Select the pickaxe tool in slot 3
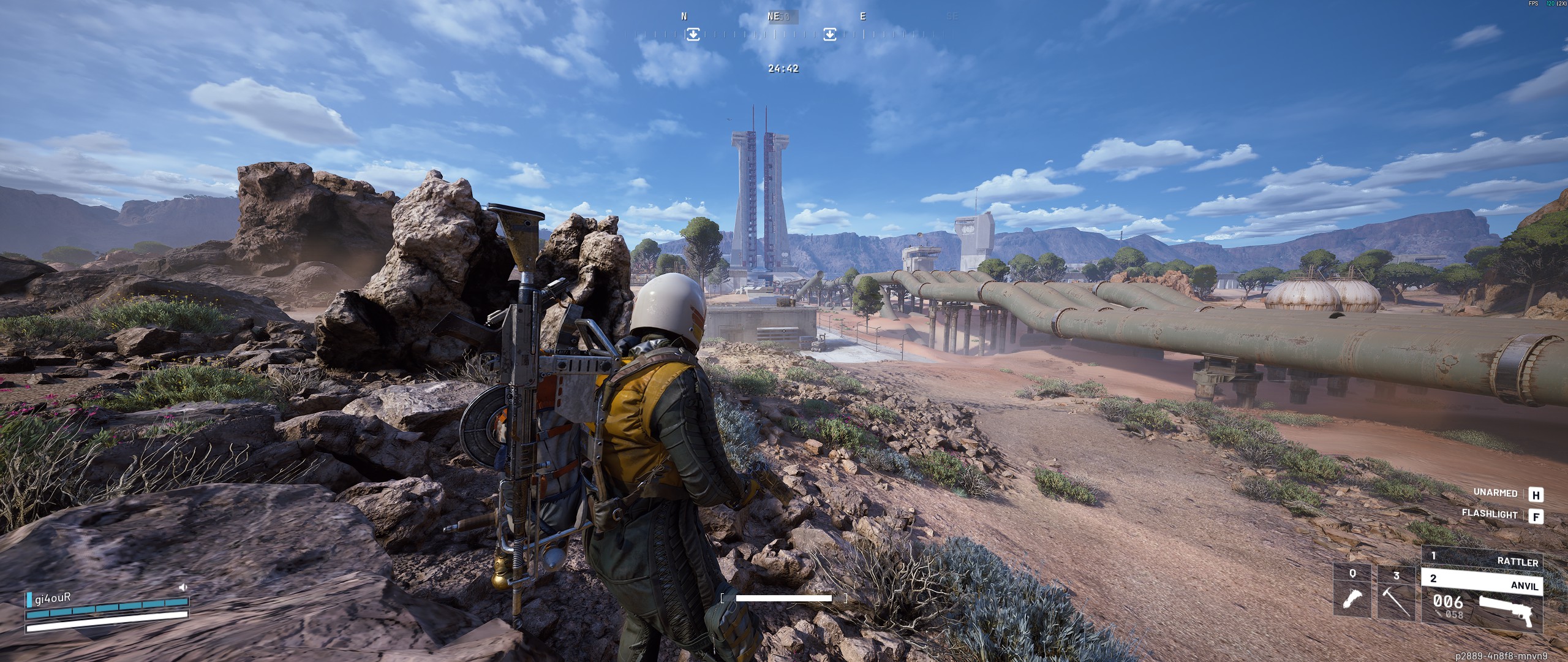 1396,593
